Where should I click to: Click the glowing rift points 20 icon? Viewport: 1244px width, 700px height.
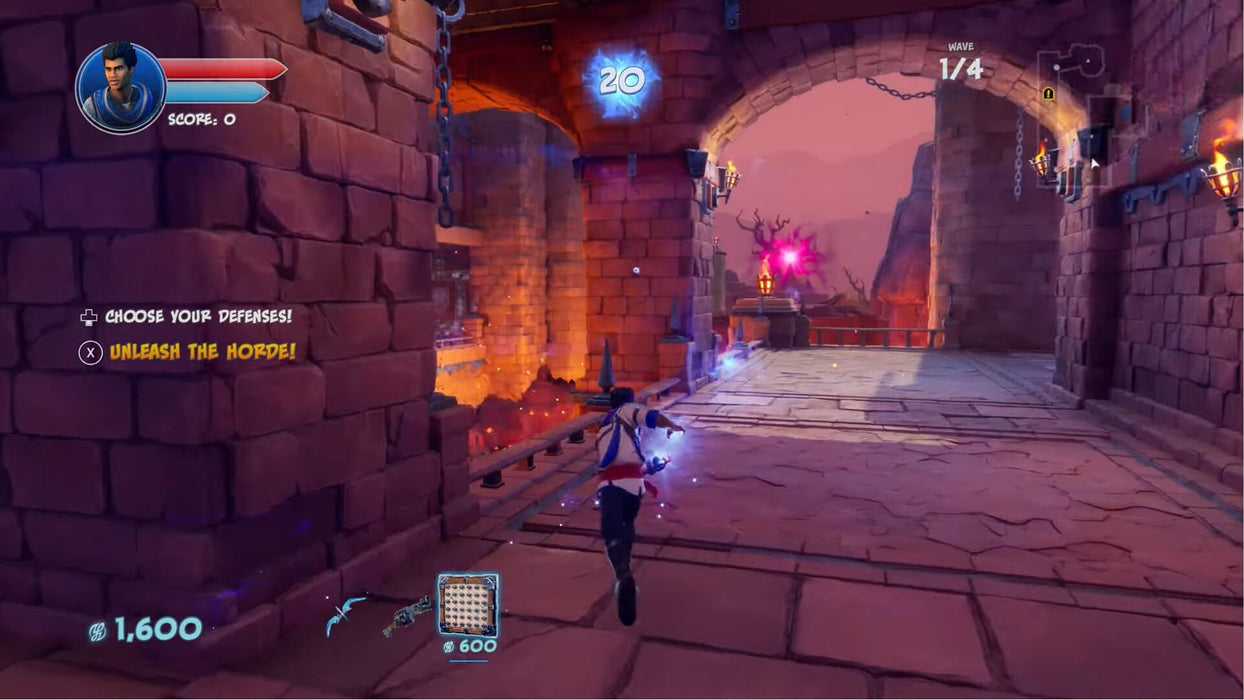pos(621,82)
